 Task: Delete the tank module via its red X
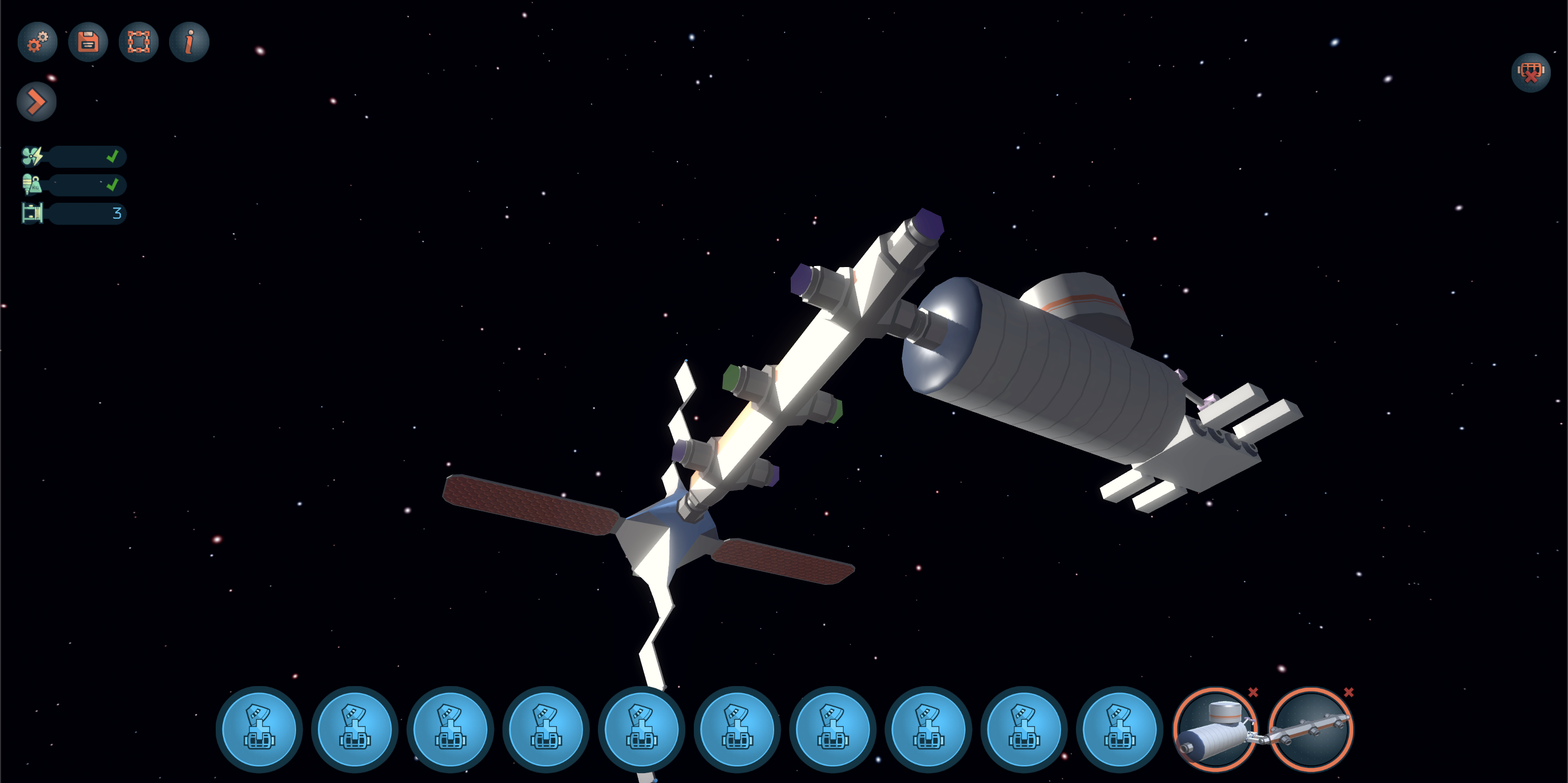[1253, 692]
